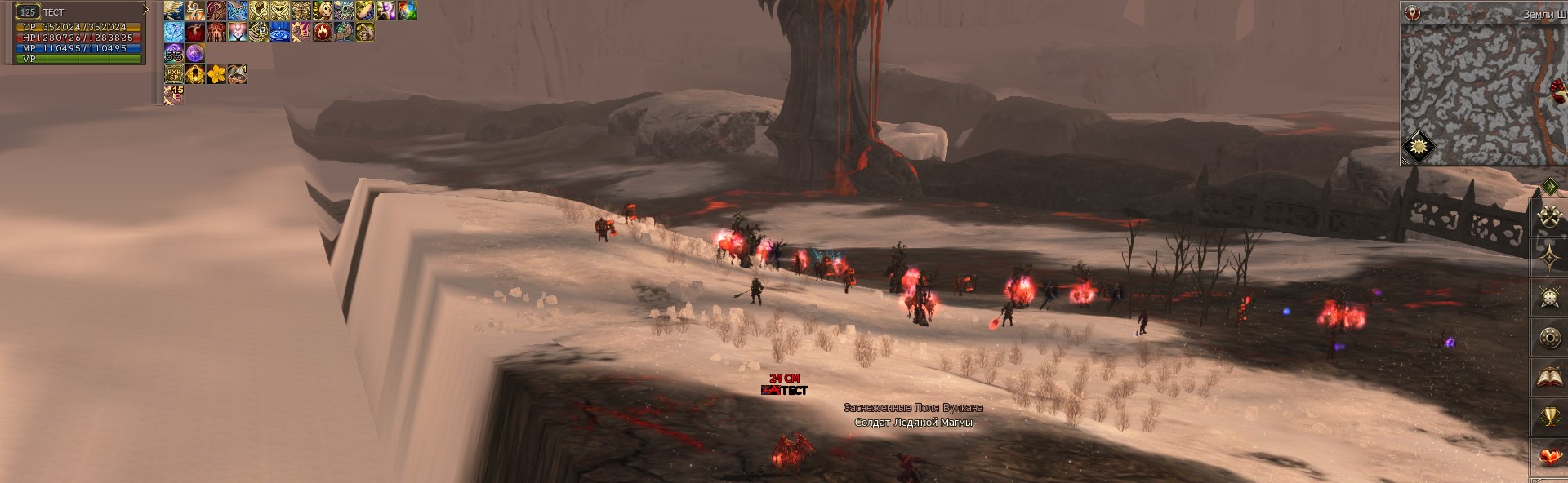Open the golden trophy menu button
This screenshot has height=483, width=1568.
point(1550,418)
